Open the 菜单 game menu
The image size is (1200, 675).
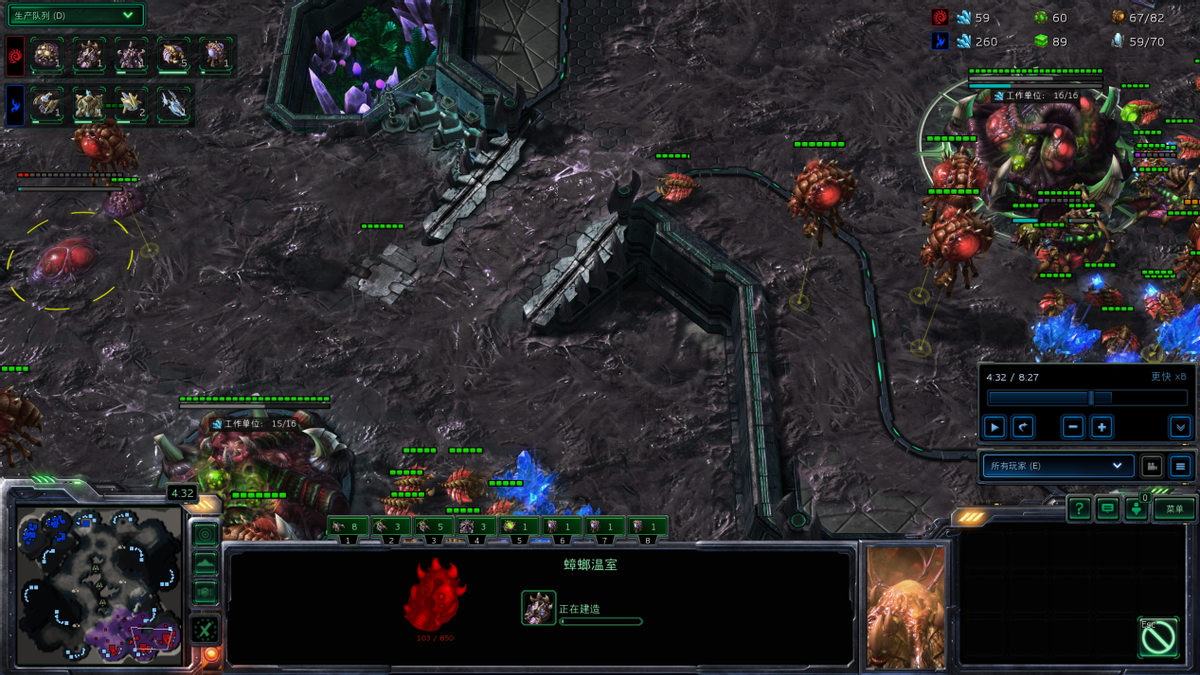point(1174,509)
